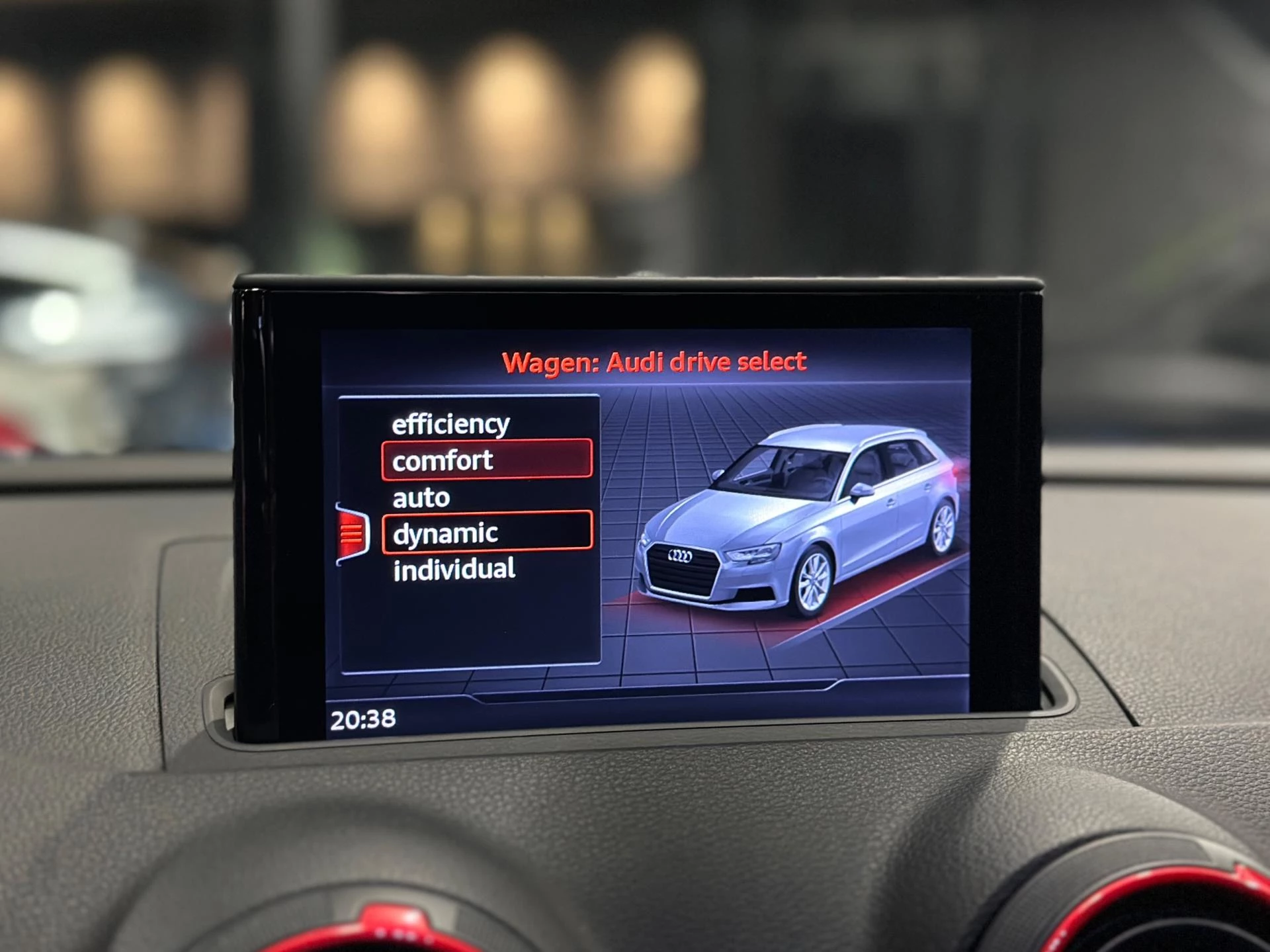Screen dimensions: 1270x952
Task: Click the highlighted comfort option box
Action: [487, 460]
